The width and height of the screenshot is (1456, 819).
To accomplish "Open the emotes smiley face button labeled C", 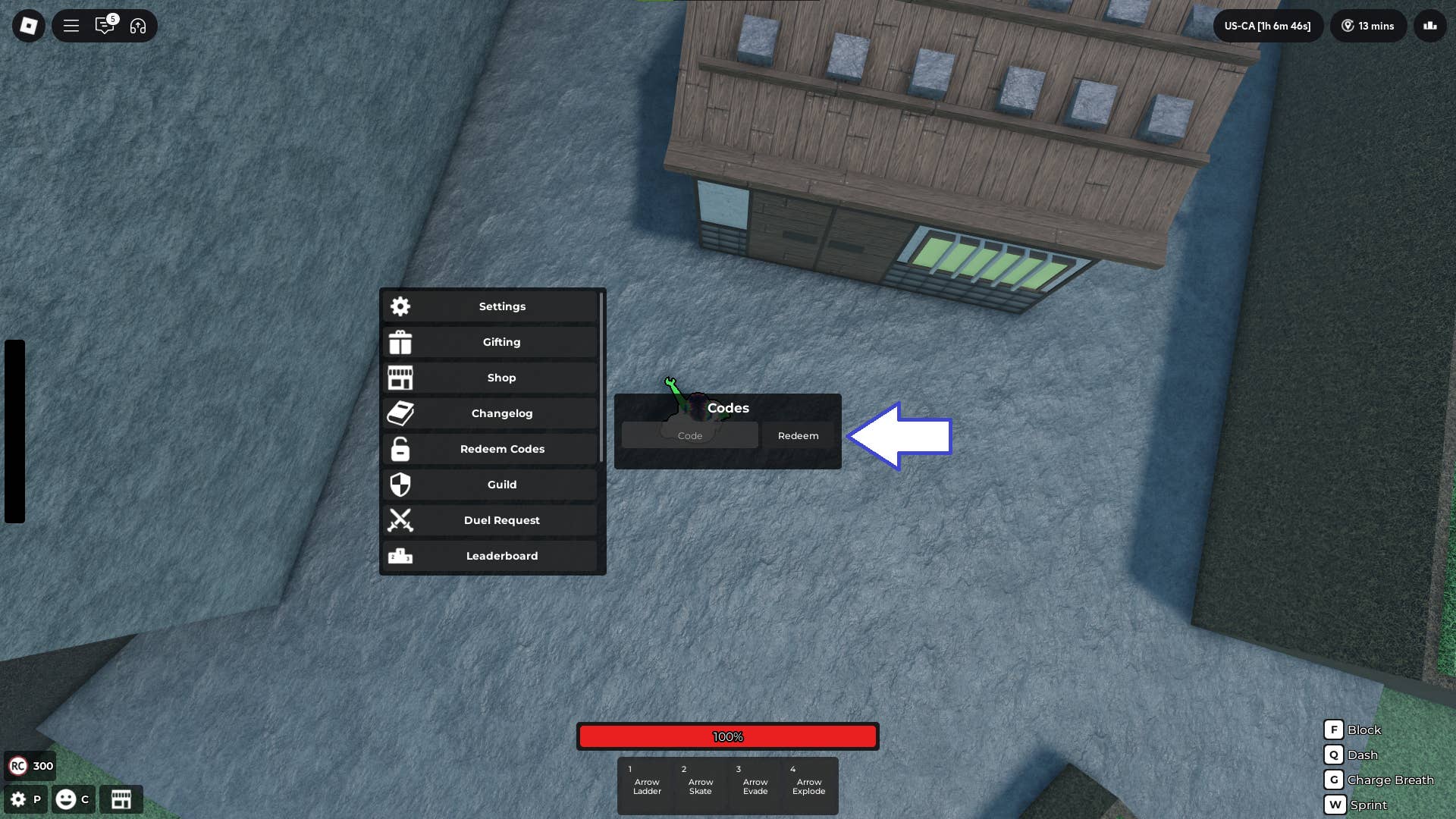I will pos(68,799).
